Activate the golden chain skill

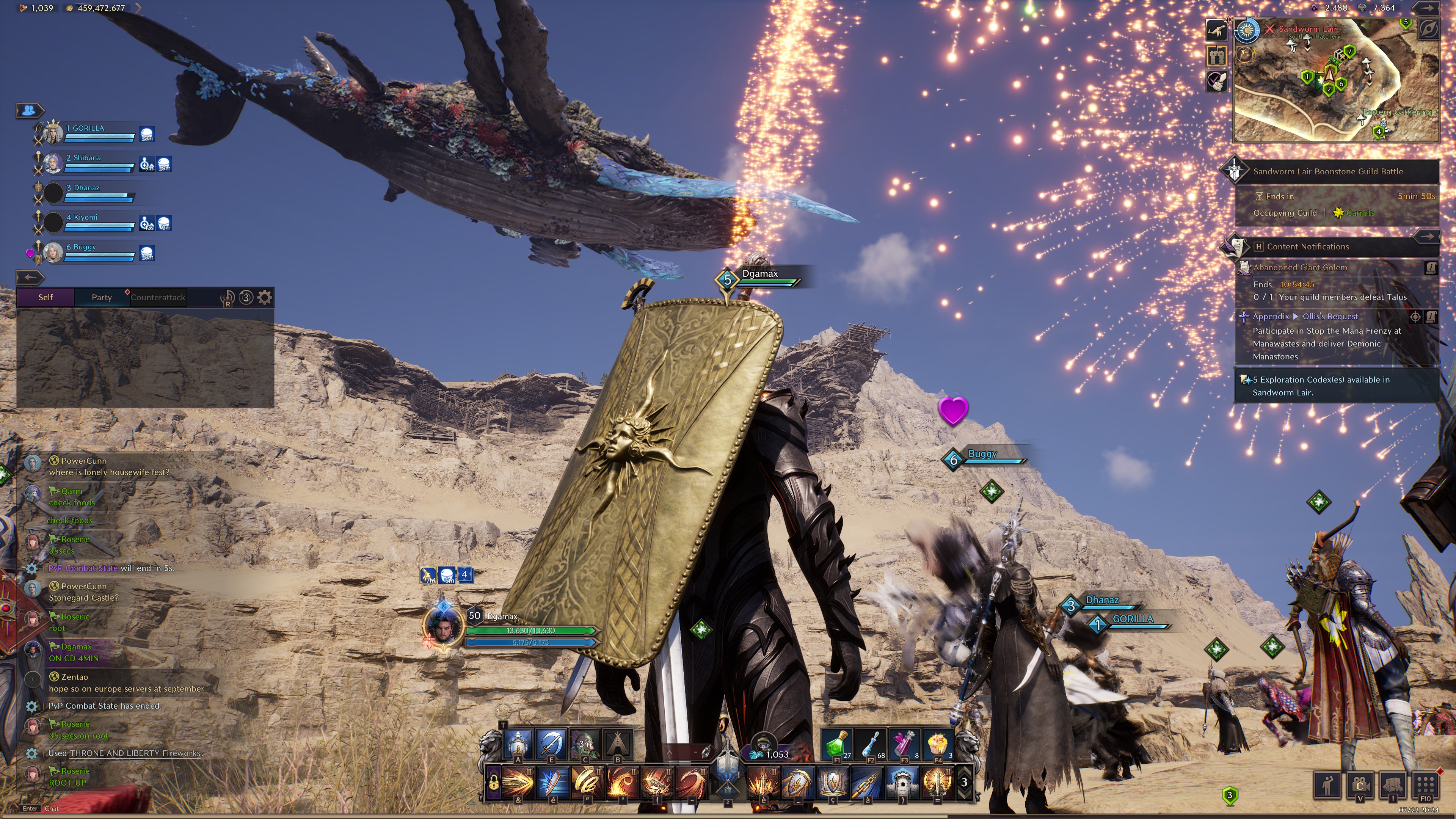click(x=868, y=783)
